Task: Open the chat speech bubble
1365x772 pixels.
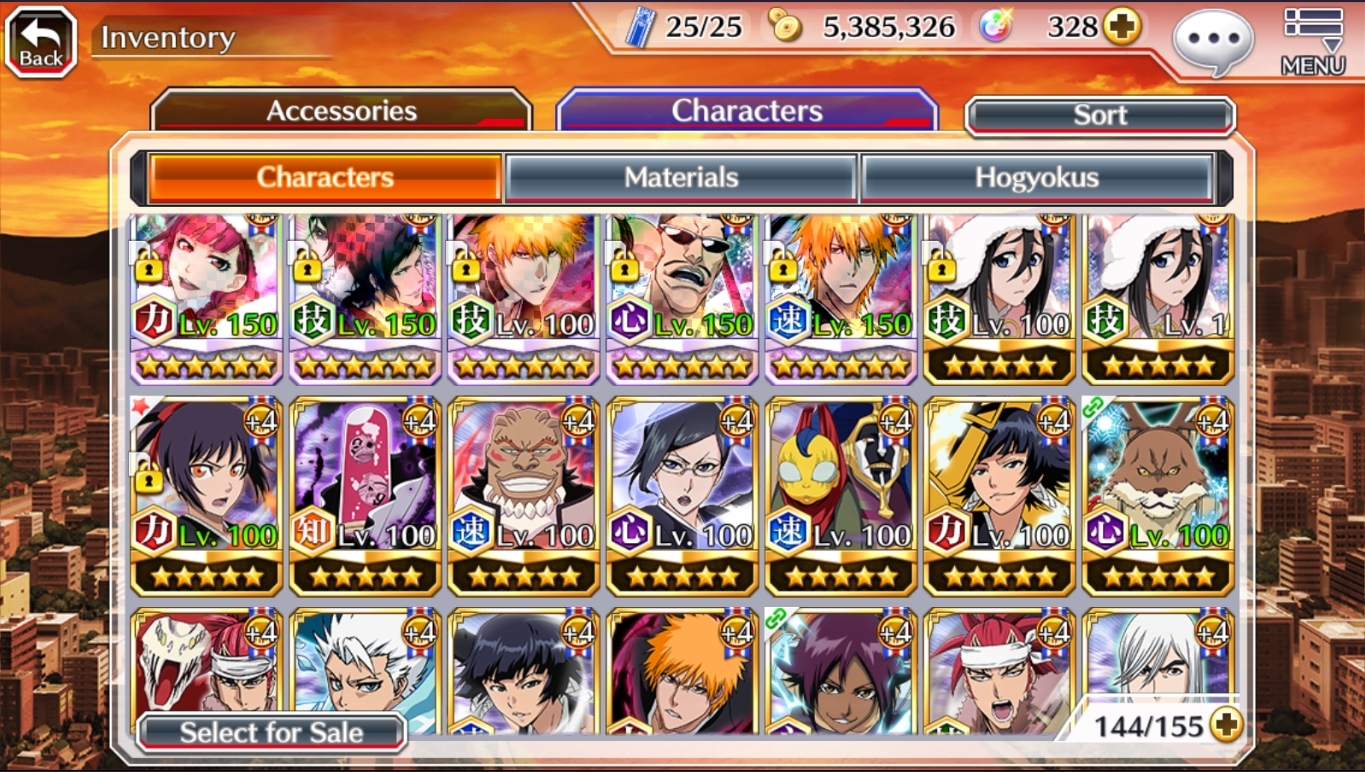Action: [x=1212, y=41]
